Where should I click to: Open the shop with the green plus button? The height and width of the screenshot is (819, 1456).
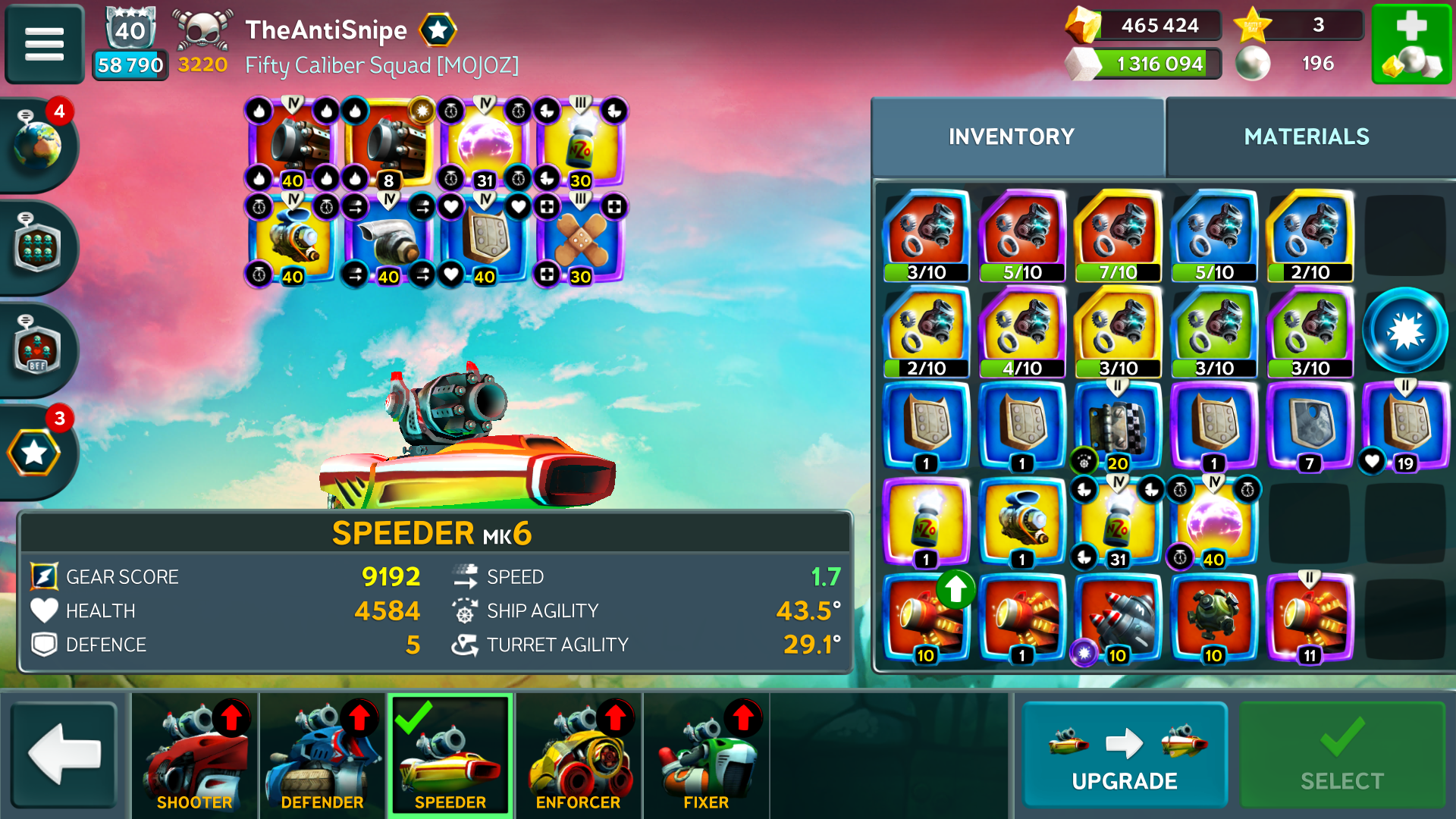click(x=1411, y=43)
